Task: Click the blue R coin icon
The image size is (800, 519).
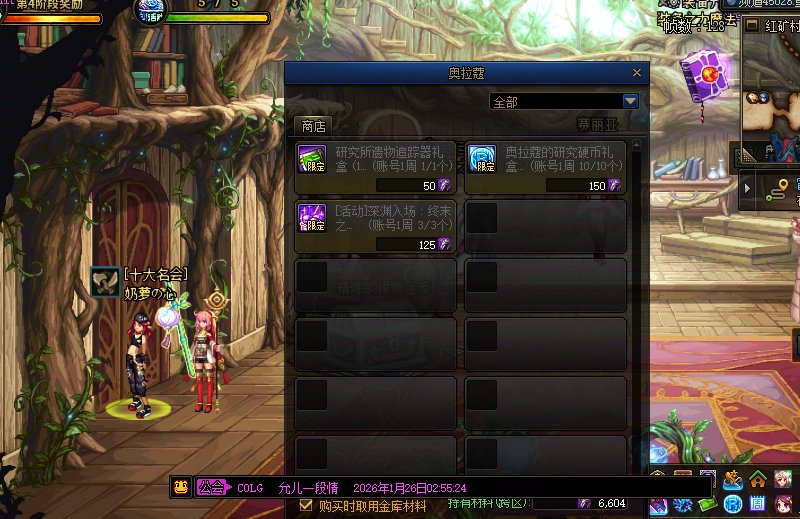Action: 733,503
